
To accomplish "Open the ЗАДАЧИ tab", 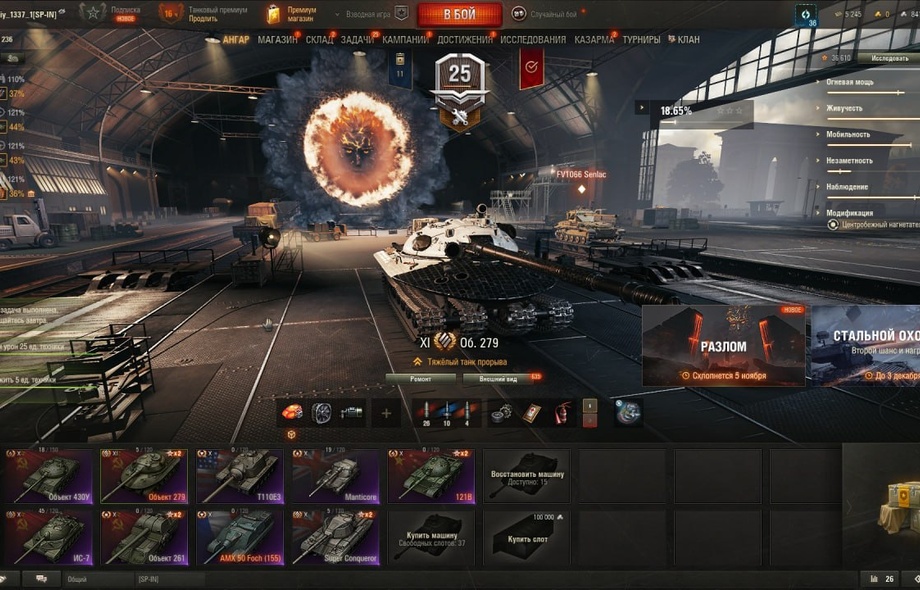I will (356, 40).
